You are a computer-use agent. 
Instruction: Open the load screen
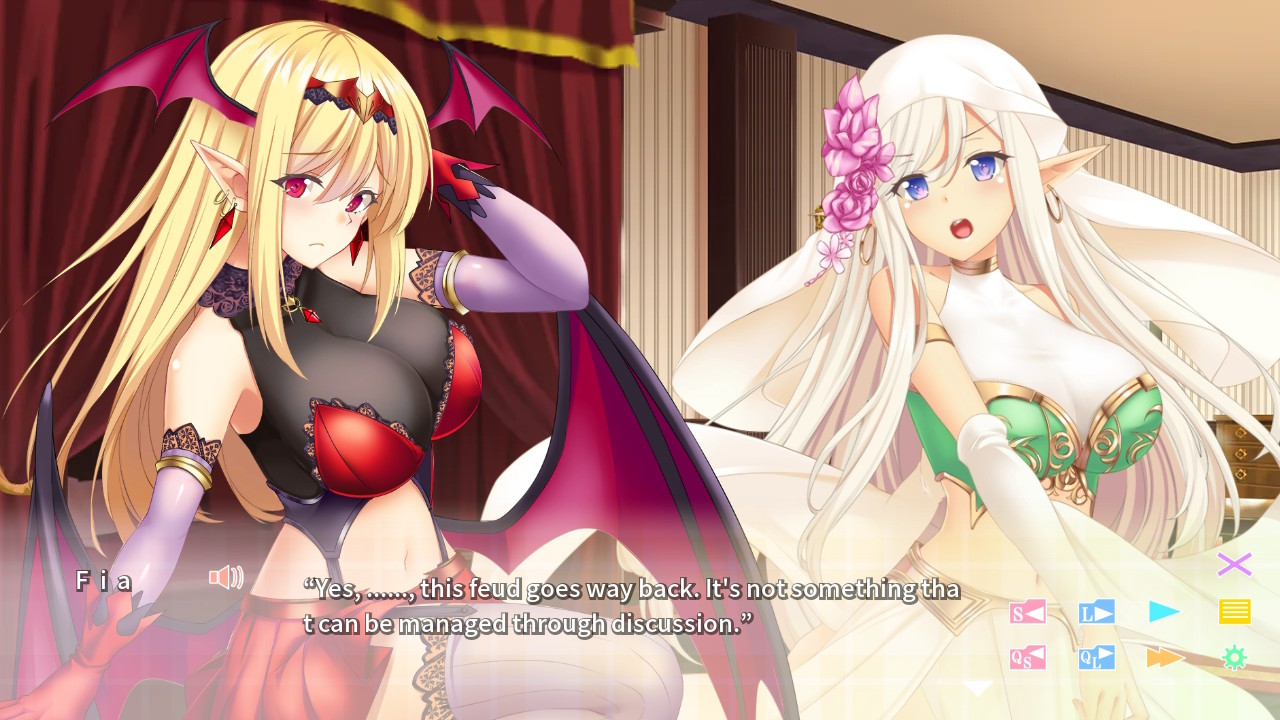[1097, 613]
